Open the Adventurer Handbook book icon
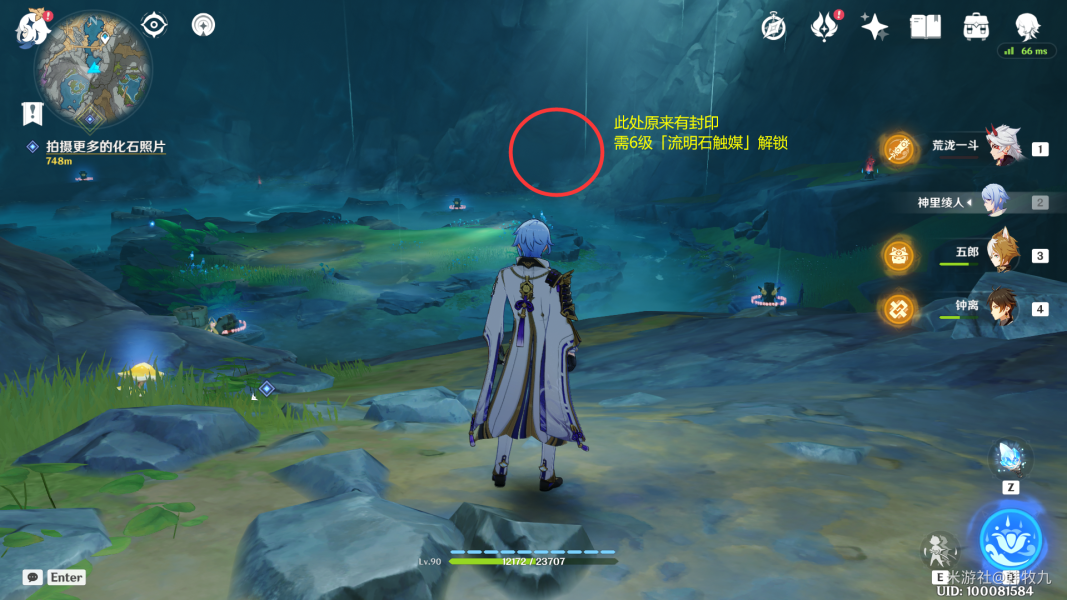 coord(925,27)
